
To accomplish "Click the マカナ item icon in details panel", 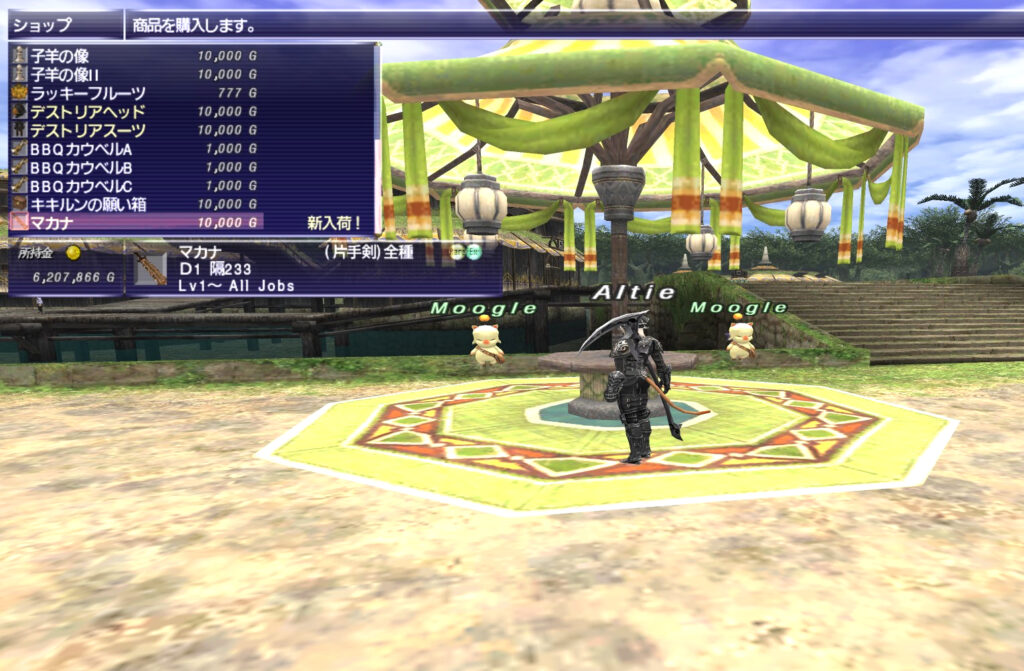I will 150,268.
